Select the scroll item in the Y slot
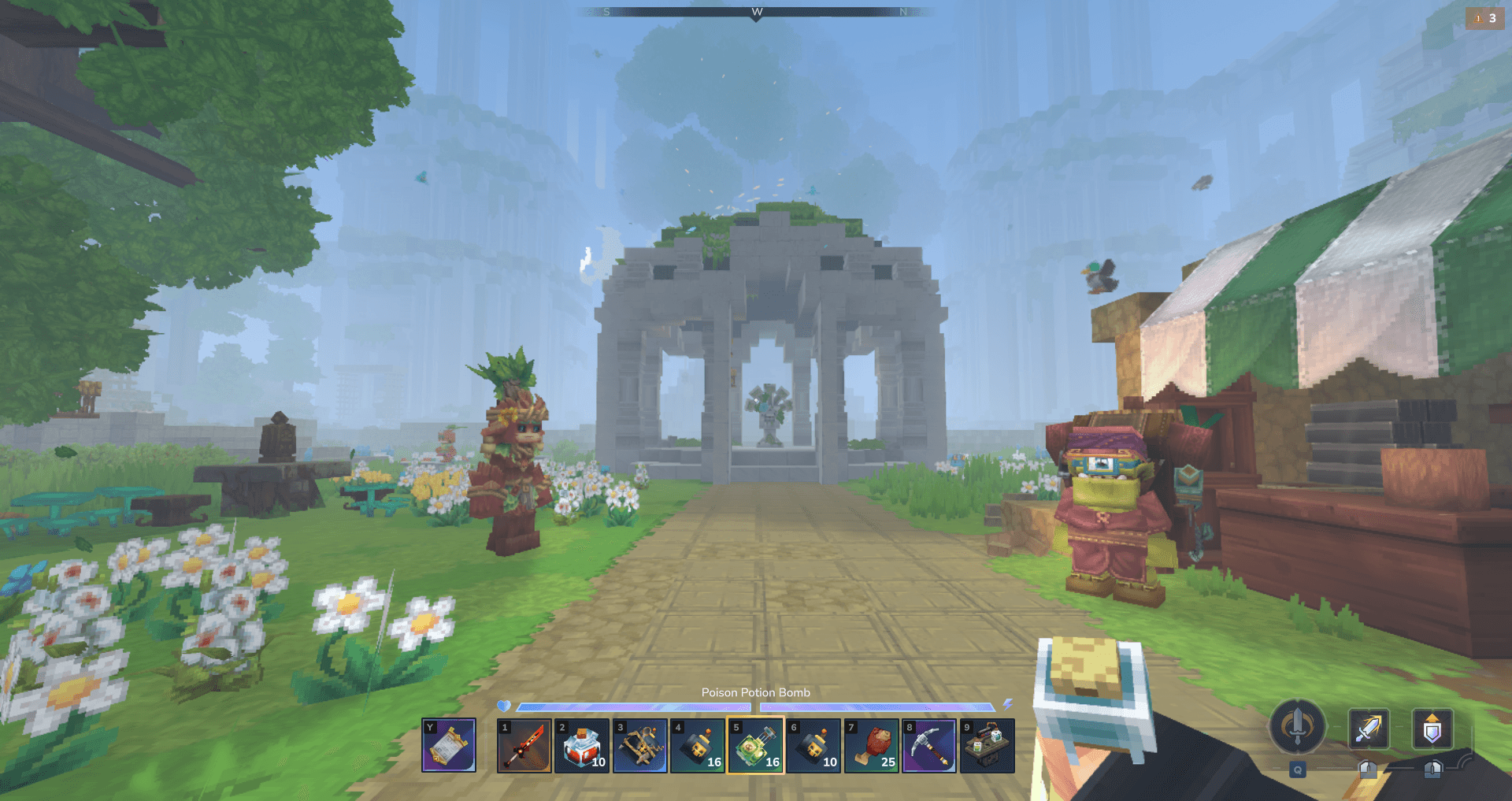 (449, 745)
